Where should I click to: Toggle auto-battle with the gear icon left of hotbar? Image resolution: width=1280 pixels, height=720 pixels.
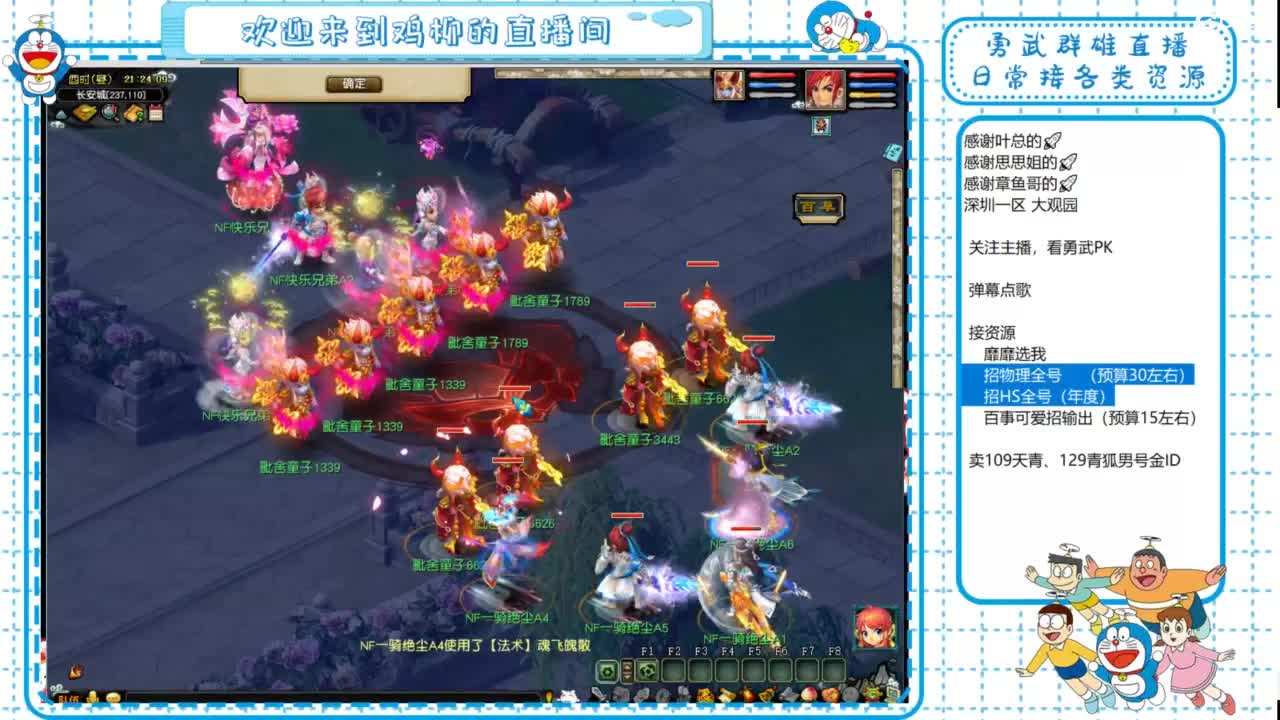(x=607, y=670)
